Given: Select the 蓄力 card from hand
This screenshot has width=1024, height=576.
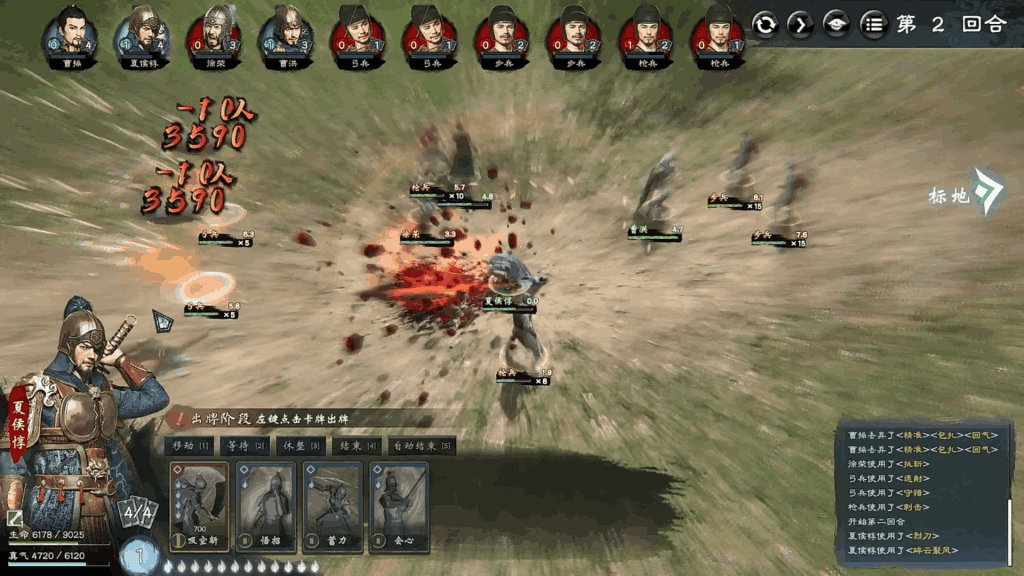Looking at the screenshot, I should tap(333, 508).
